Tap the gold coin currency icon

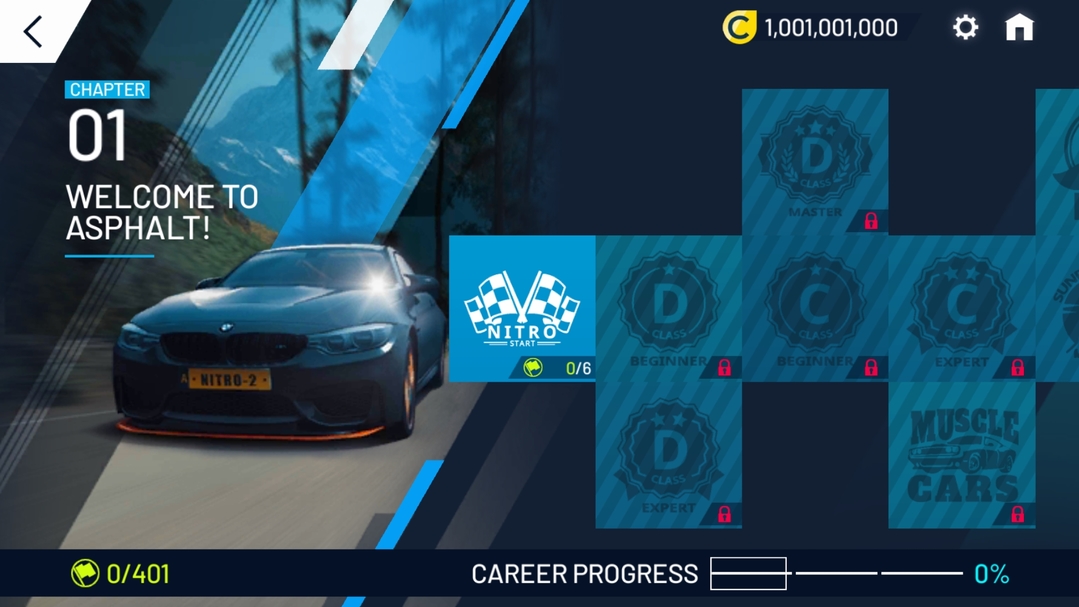click(739, 28)
